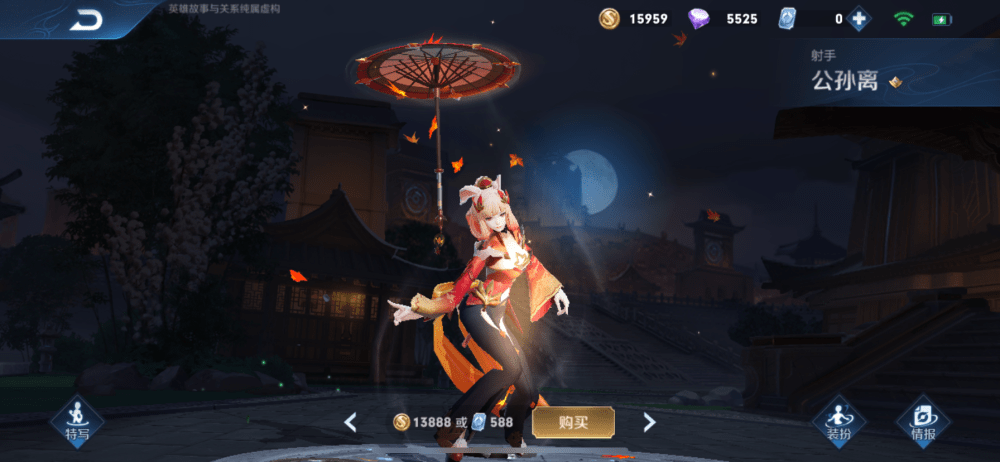
Task: Open the 情报 info panel
Action: [x=923, y=421]
